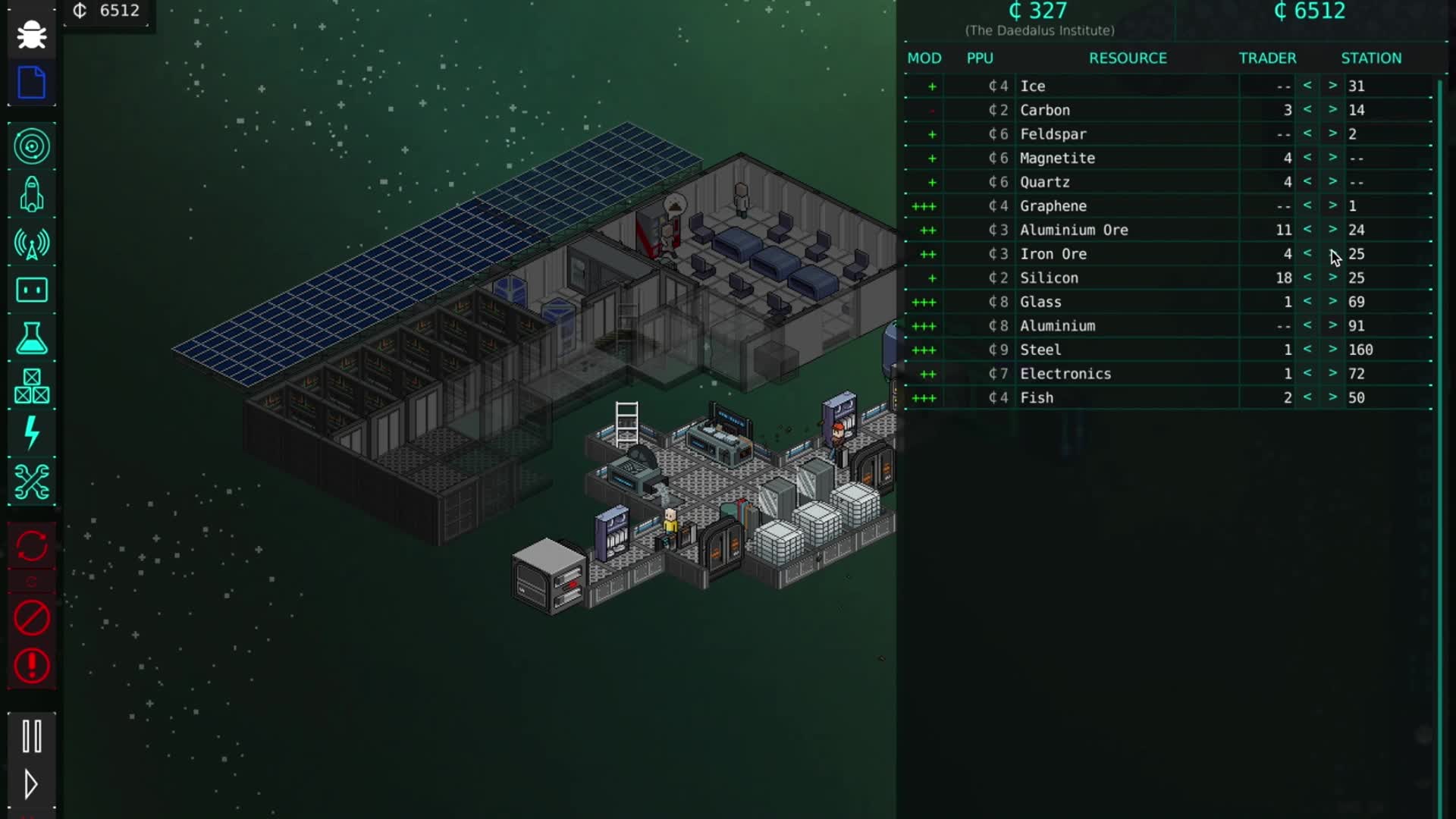Click the scrollbar beside the resource list
Screen dimensions: 1456x819
[x=1439, y=227]
